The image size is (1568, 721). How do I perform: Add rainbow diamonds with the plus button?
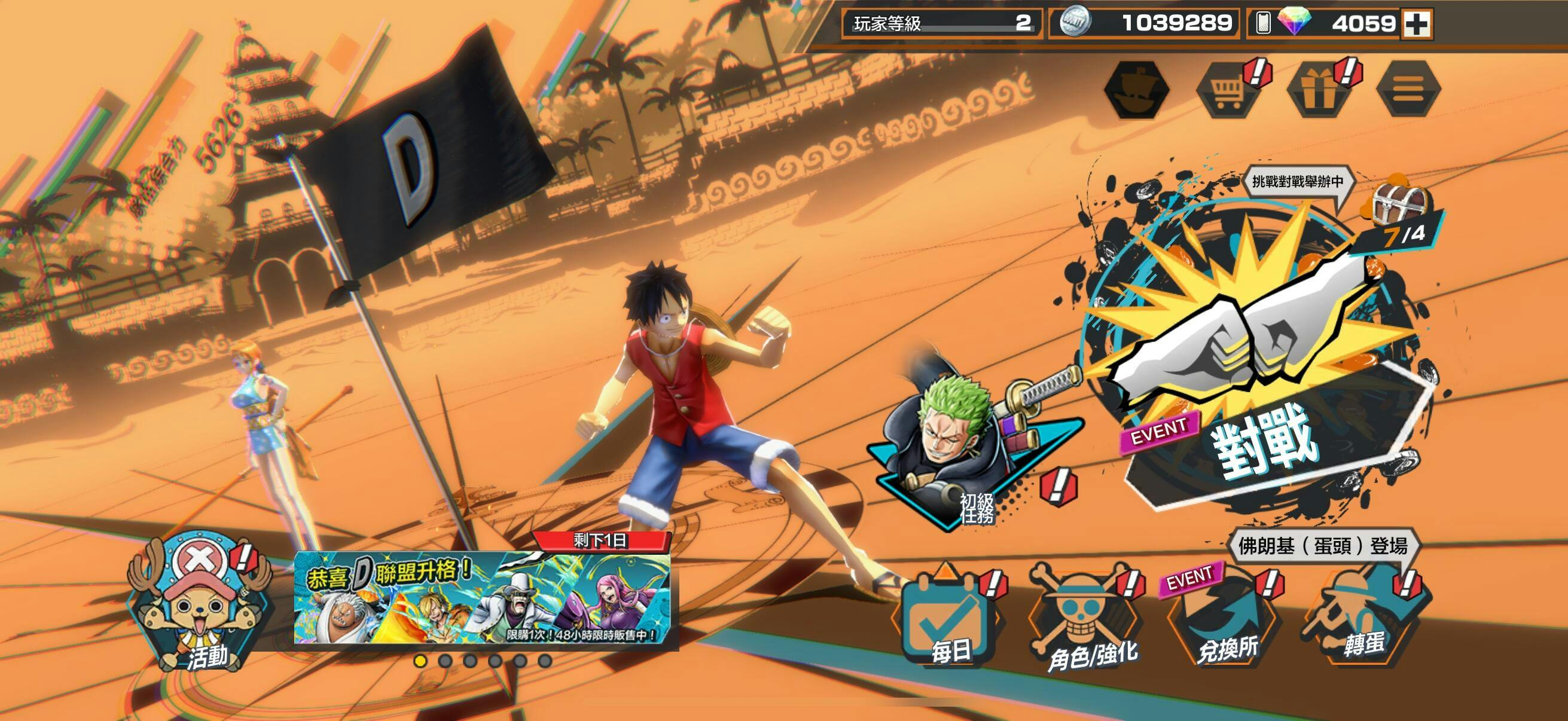pos(1417,25)
